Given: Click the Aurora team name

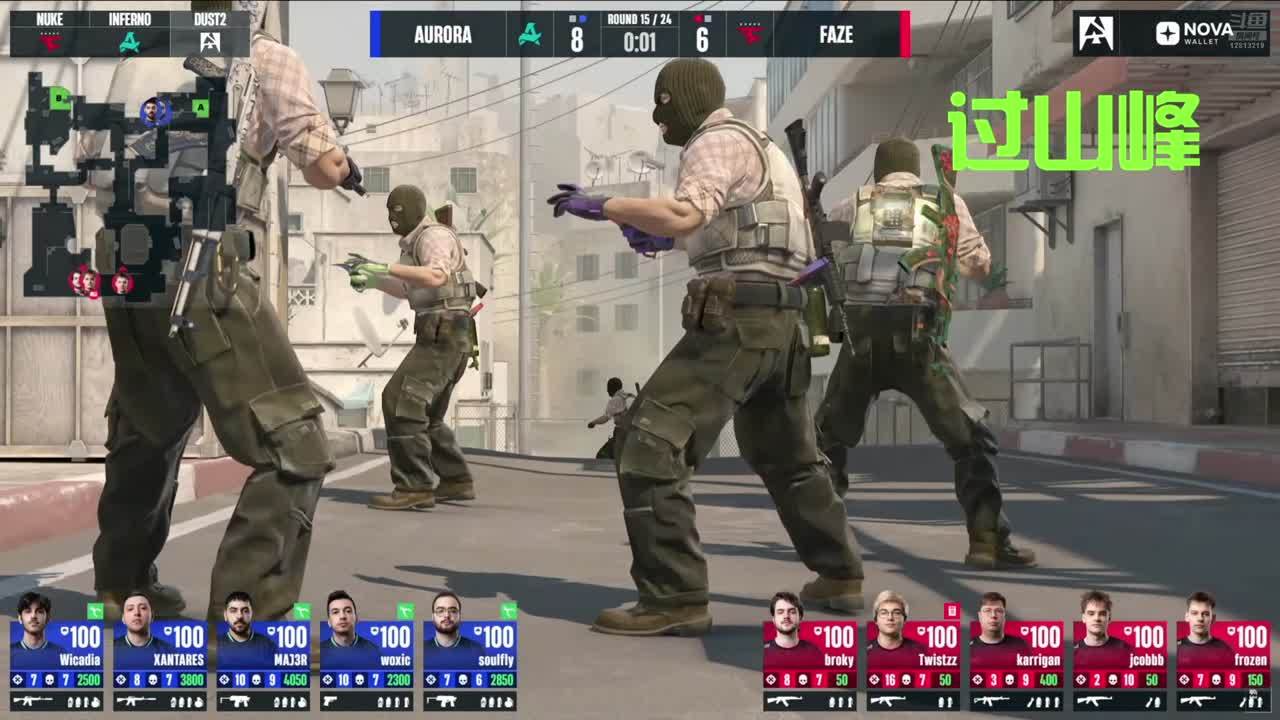Looking at the screenshot, I should tap(442, 35).
